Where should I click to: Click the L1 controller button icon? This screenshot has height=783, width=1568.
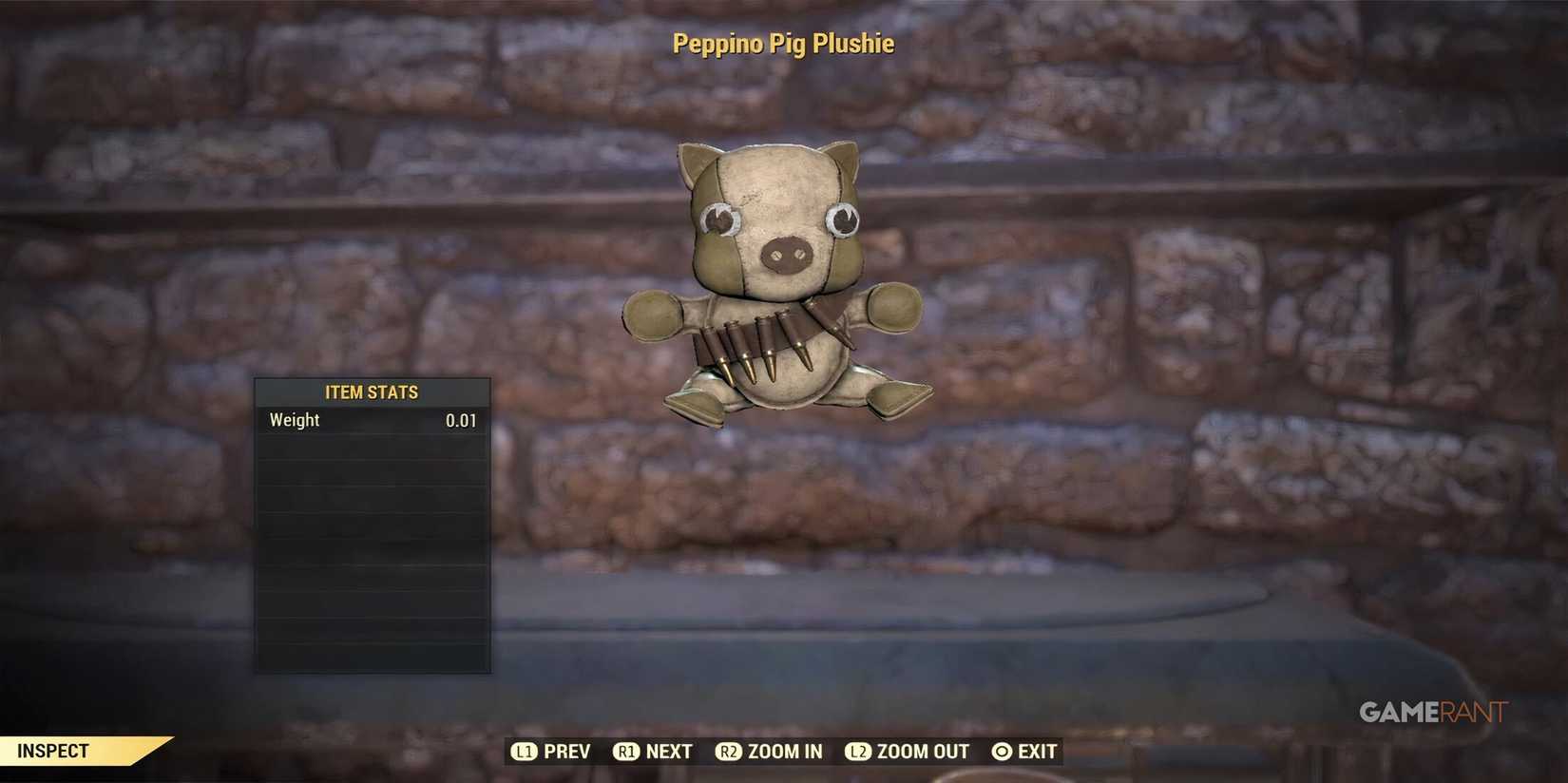pos(525,751)
